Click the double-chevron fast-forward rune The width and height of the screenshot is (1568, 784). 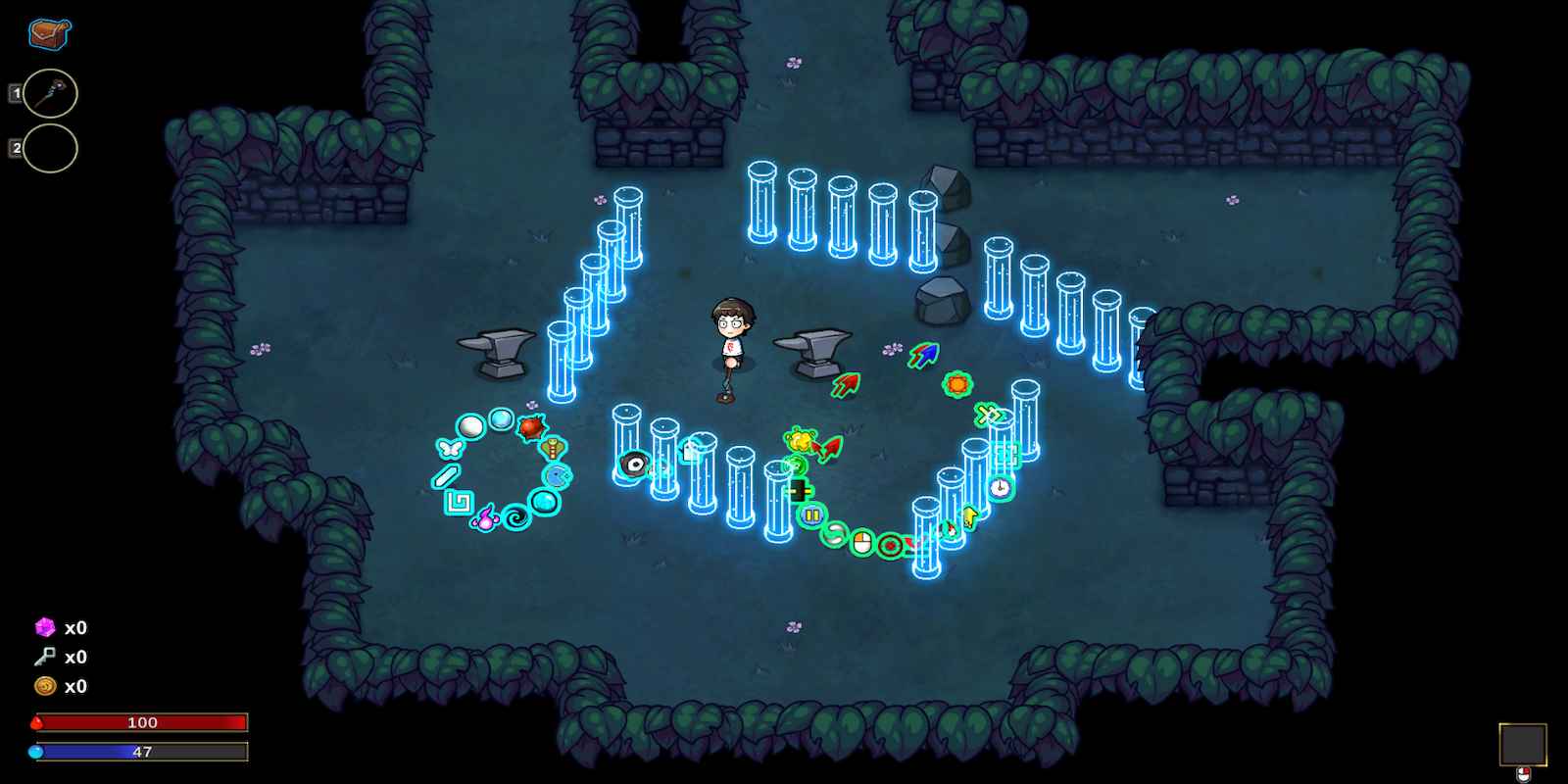tap(990, 415)
